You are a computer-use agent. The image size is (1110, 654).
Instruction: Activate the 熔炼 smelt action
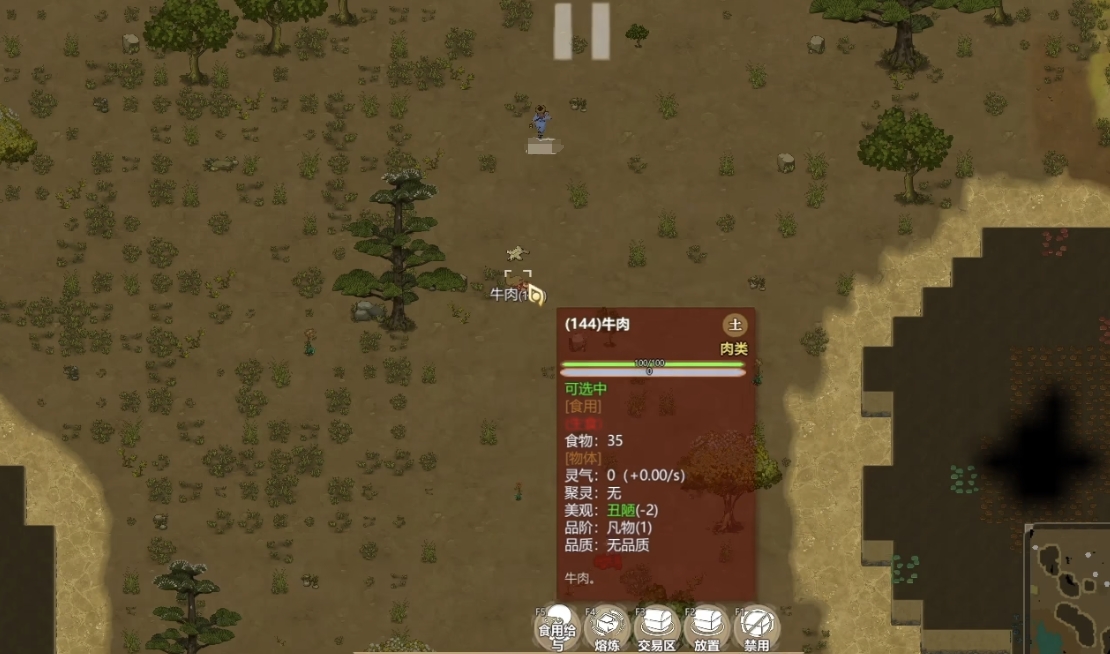point(607,627)
